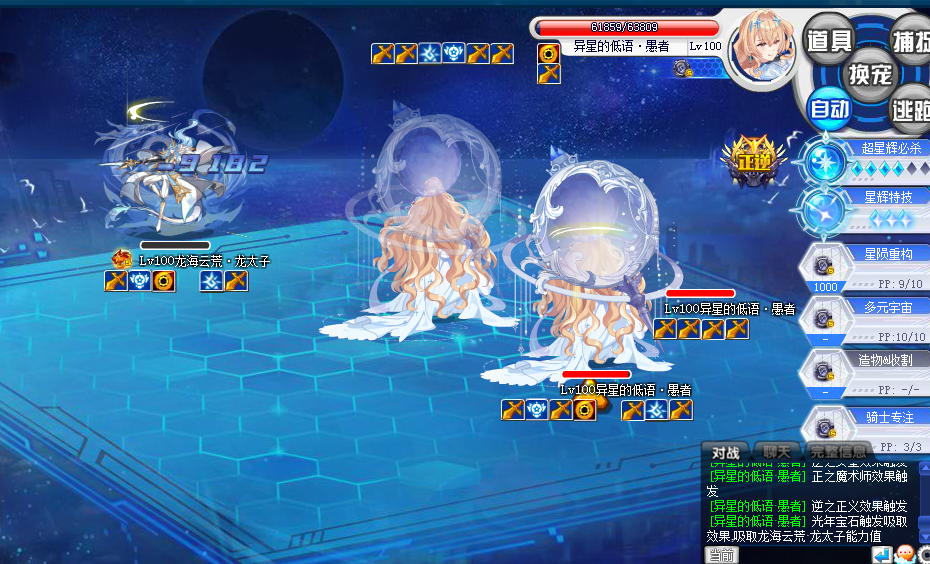Viewport: 930px width, 564px height.
Task: Open the 聊天 chat tab
Action: pyautogui.click(x=776, y=452)
